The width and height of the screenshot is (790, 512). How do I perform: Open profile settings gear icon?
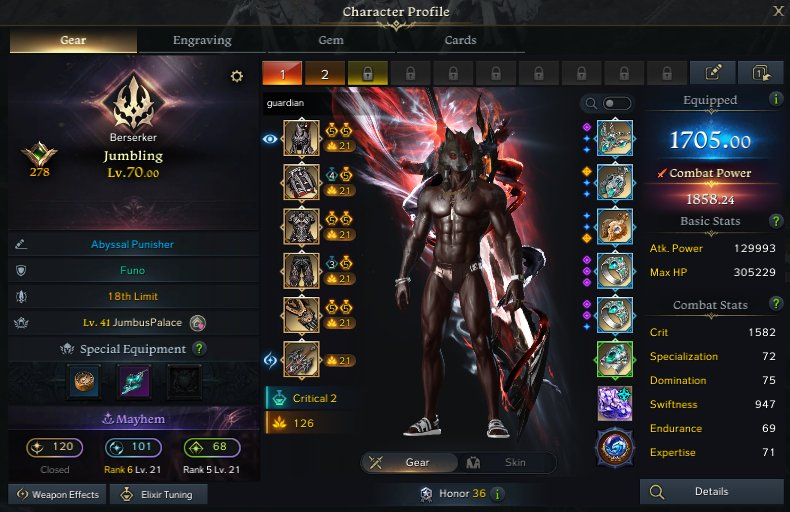tap(237, 77)
